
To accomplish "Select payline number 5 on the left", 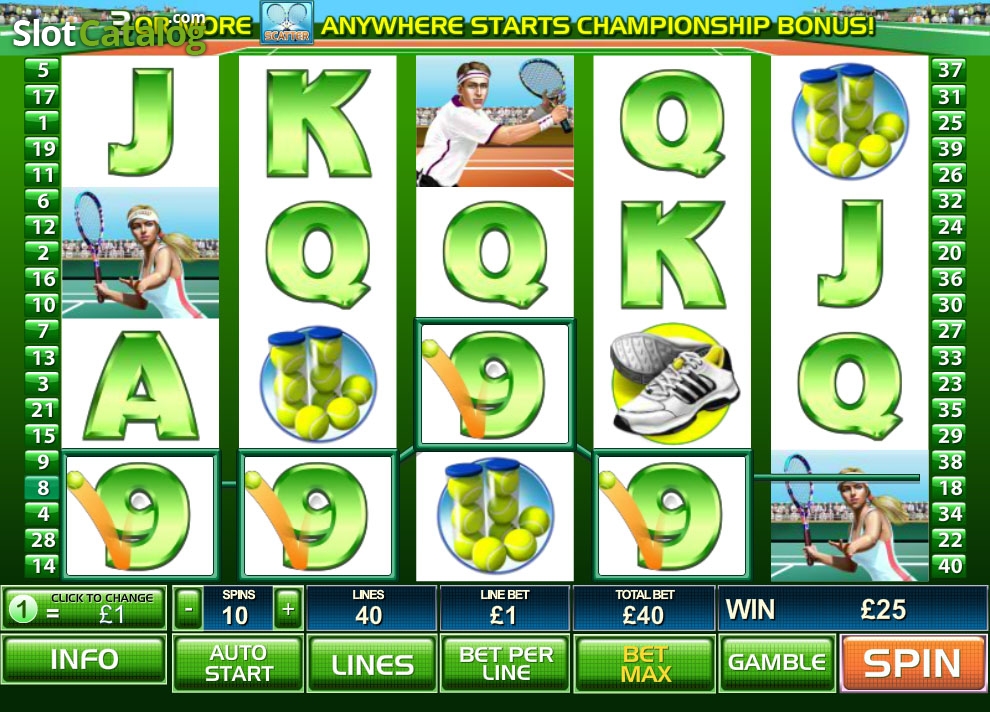I will click(43, 70).
